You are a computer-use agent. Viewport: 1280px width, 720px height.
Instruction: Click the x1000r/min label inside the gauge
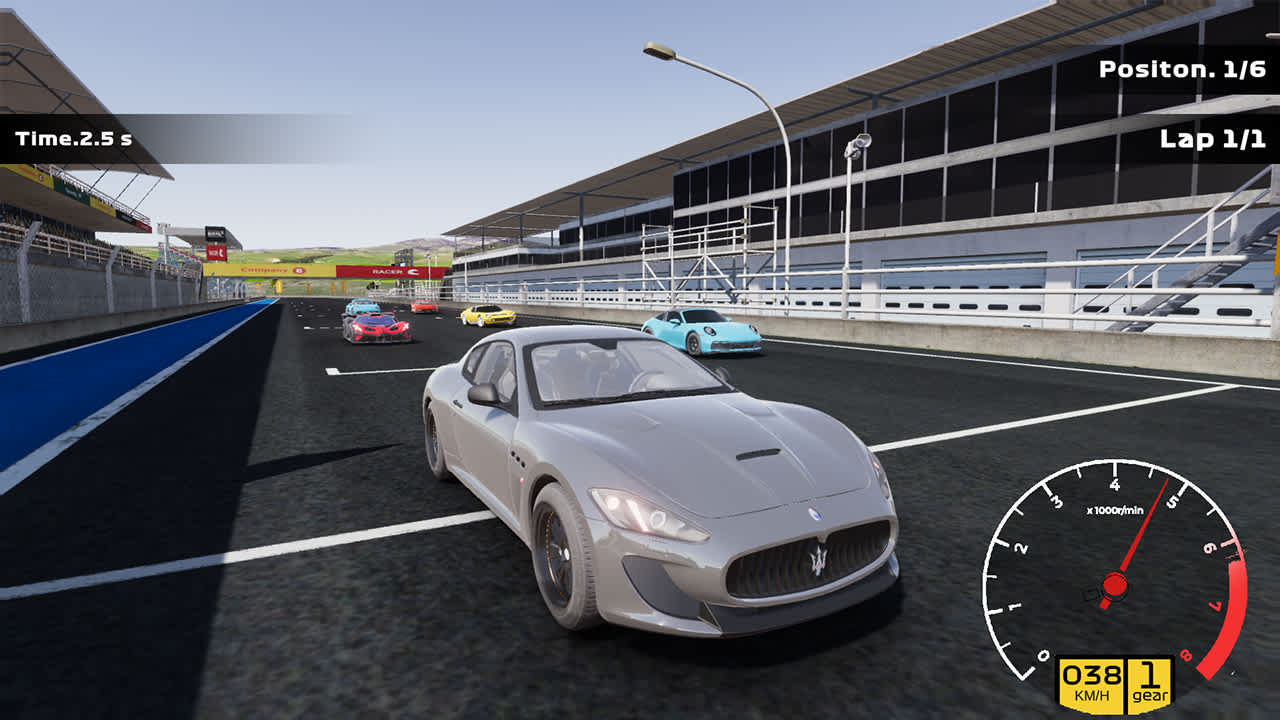pyautogui.click(x=1117, y=509)
